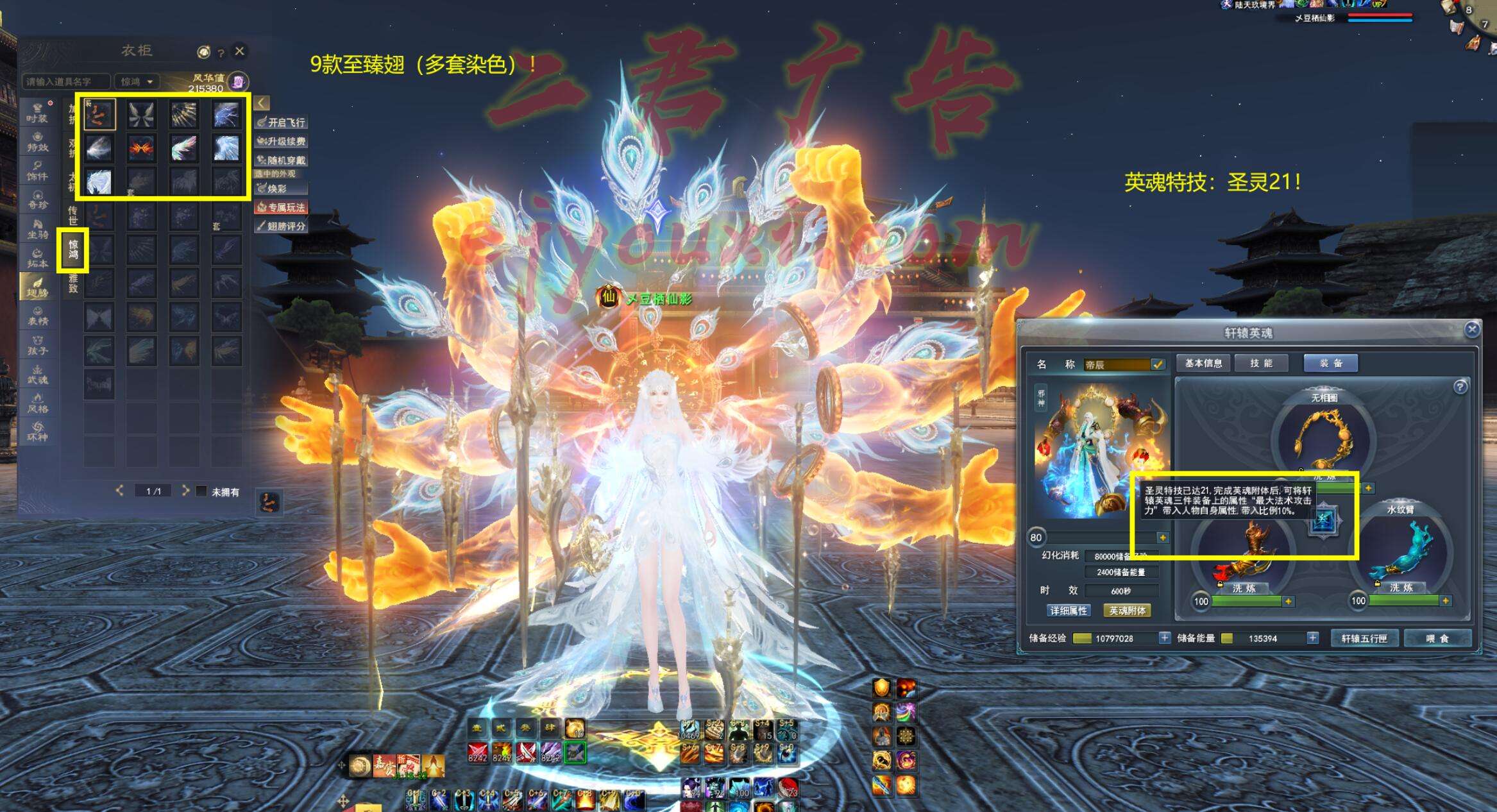Image resolution: width=1497 pixels, height=812 pixels.
Task: Open the 技能 skills tab
Action: tap(1261, 363)
